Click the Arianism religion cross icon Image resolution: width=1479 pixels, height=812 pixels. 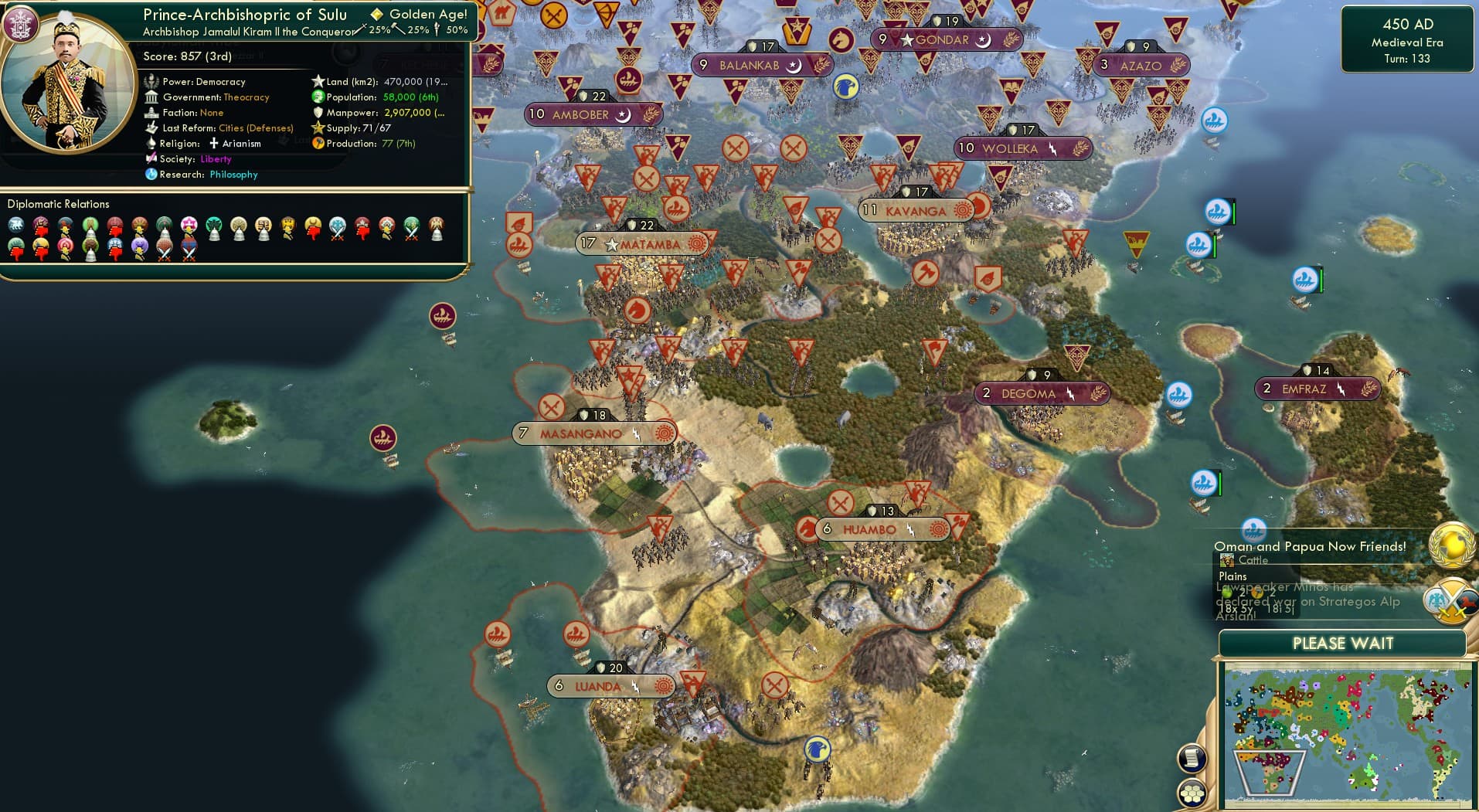click(214, 143)
